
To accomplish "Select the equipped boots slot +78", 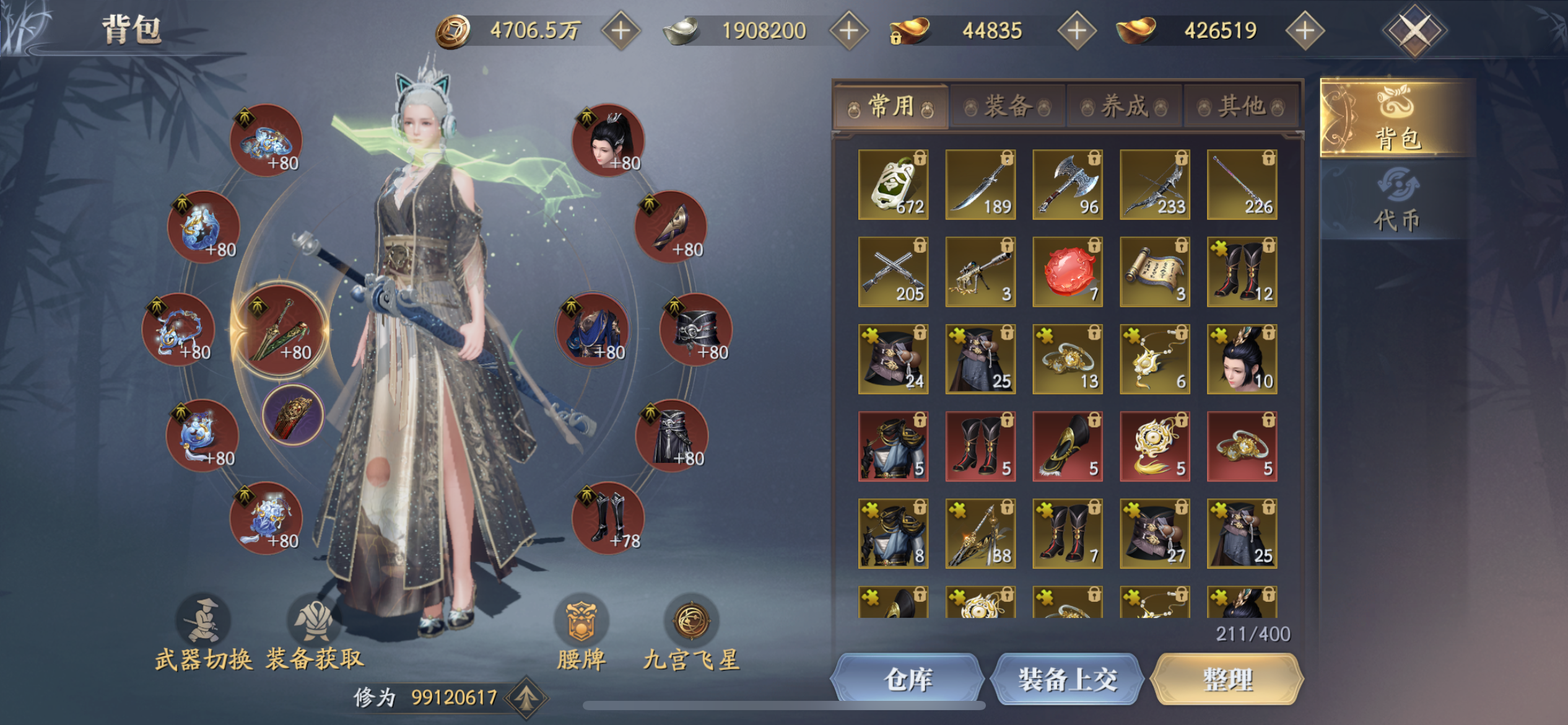I will (608, 518).
